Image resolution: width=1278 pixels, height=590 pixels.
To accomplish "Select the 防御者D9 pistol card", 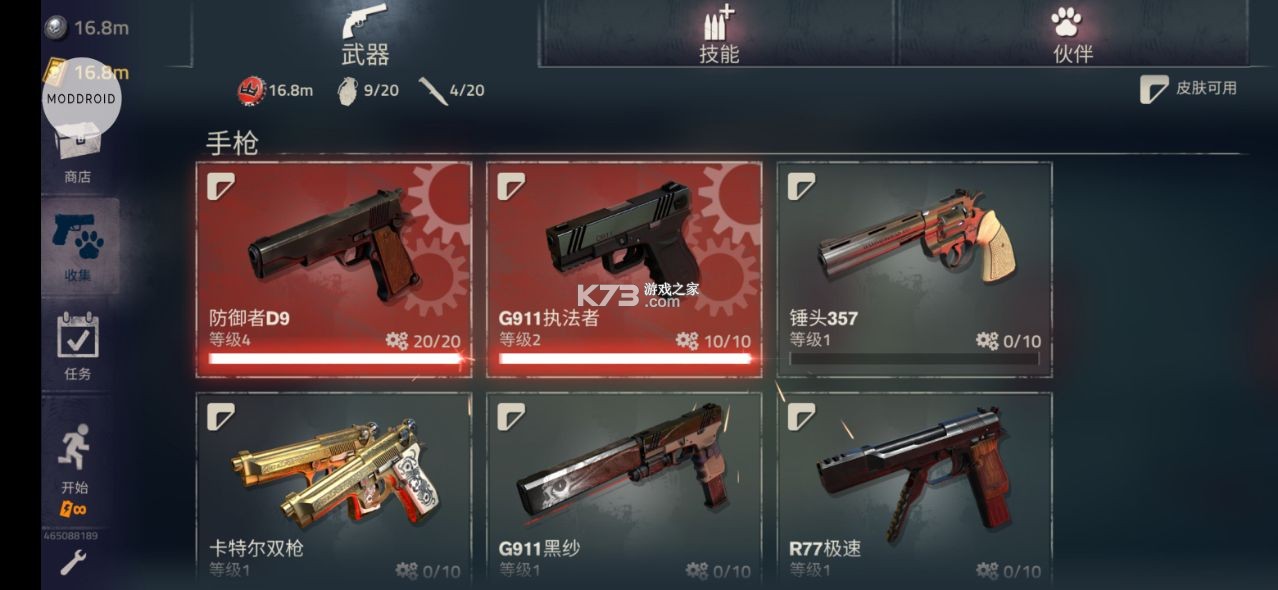I will pos(334,268).
